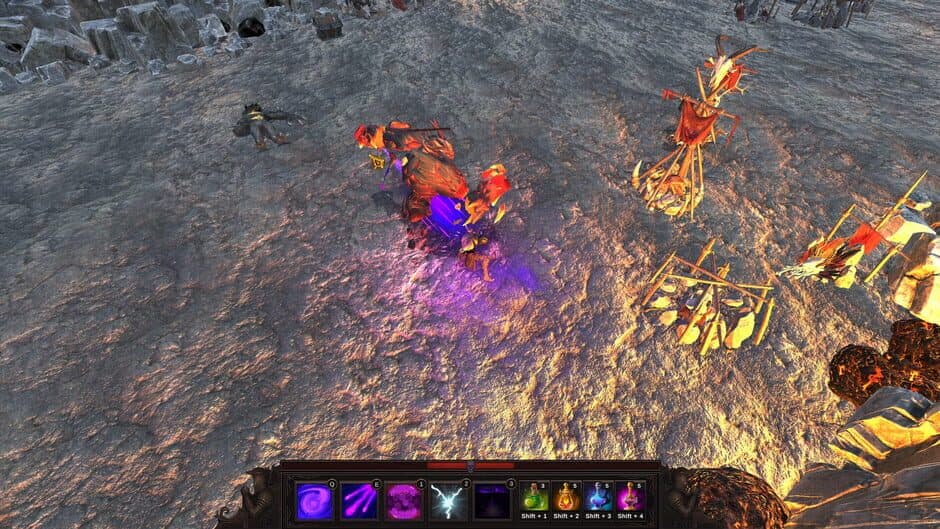Select the dark purple shadow ability

[492, 500]
